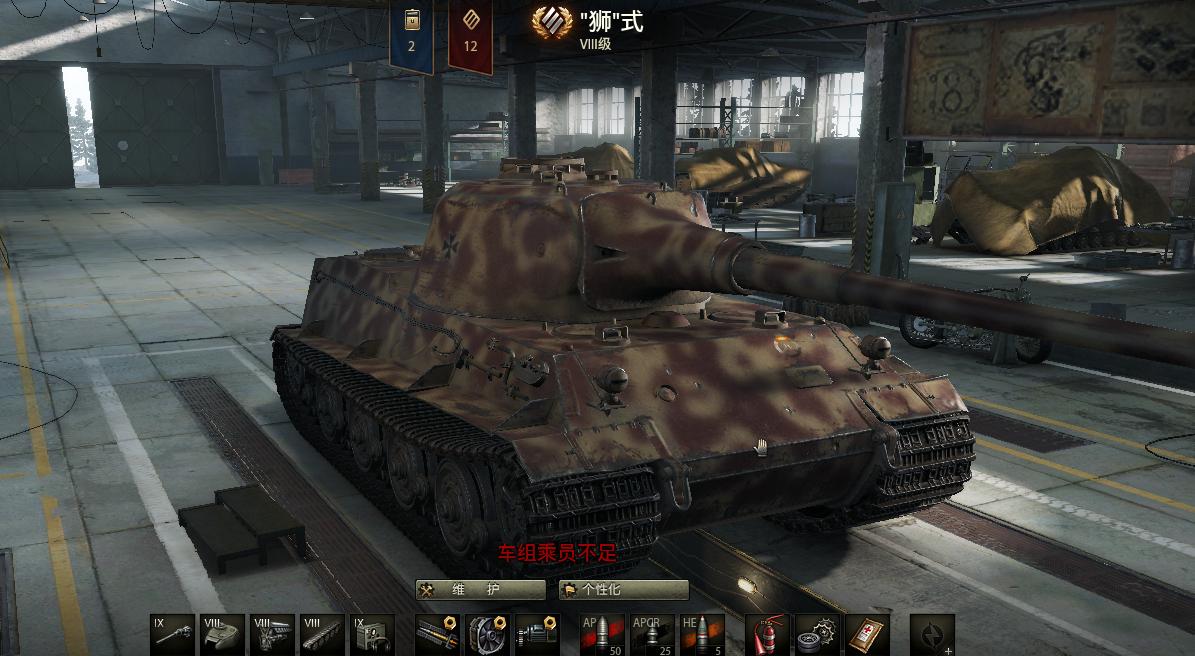
Task: Open the ventilation fan equipment slot
Action: click(x=487, y=635)
